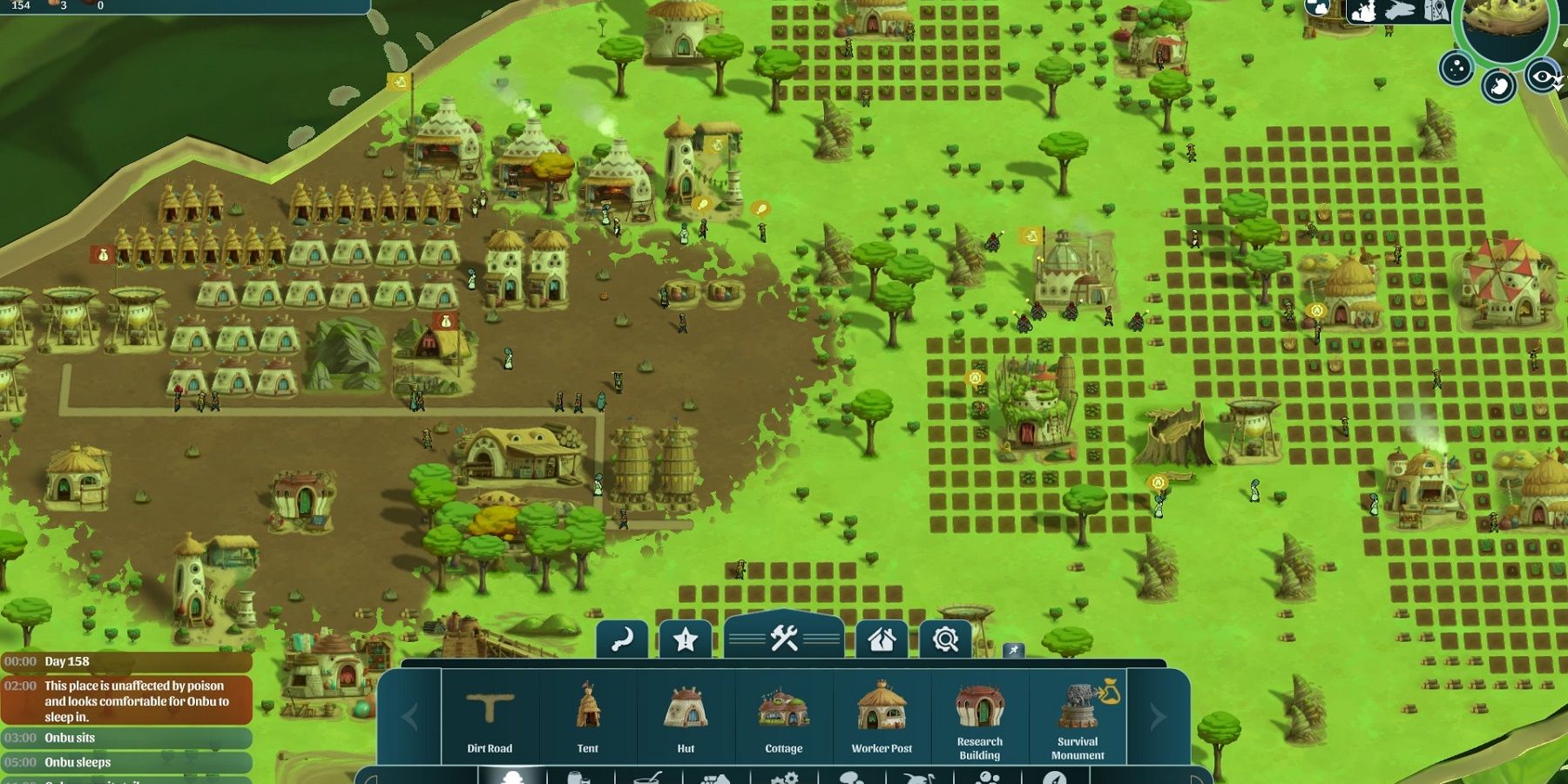Expand the eye icon's chevron arrow
The height and width of the screenshot is (784, 1568).
pos(1558,86)
